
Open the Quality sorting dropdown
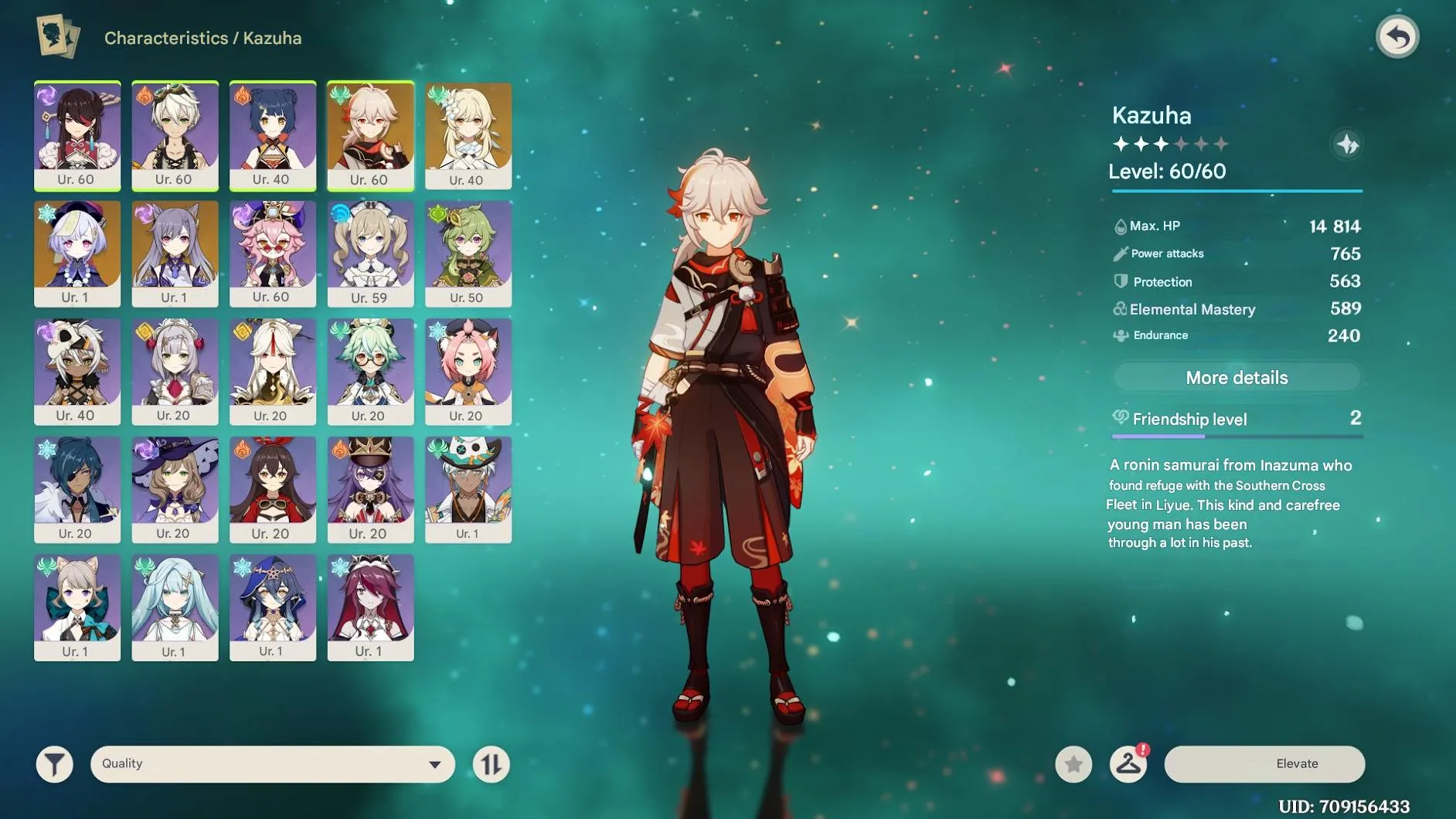pos(270,763)
